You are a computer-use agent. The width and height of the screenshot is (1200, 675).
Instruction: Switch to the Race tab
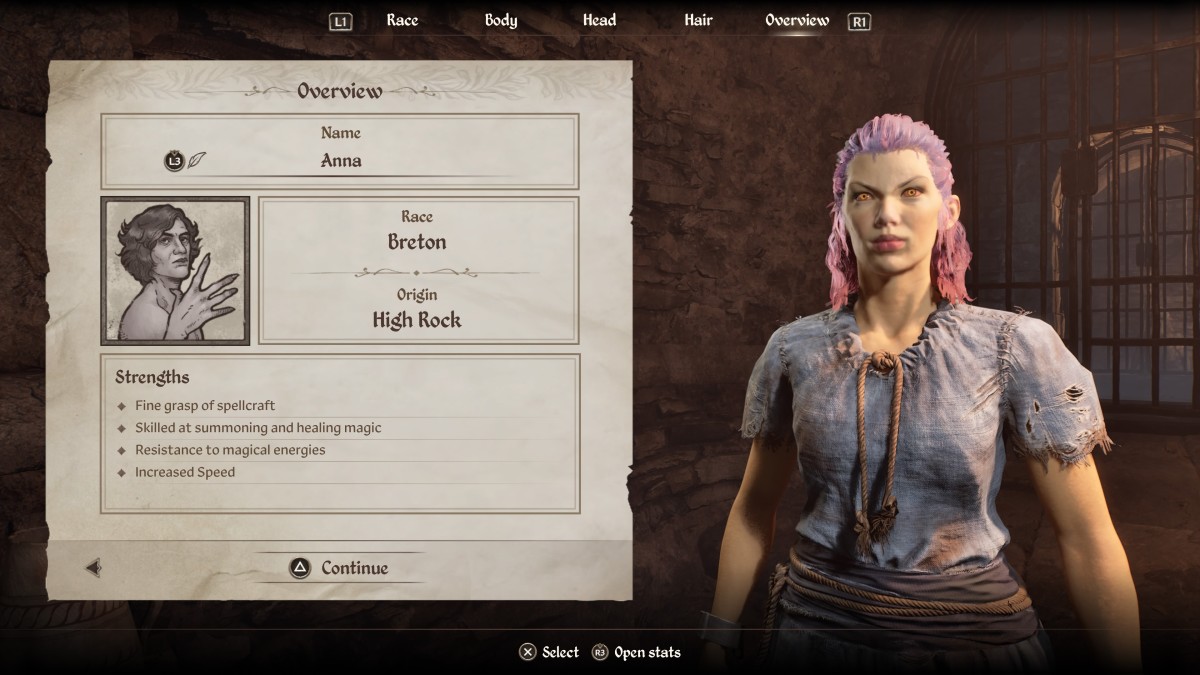tap(402, 20)
